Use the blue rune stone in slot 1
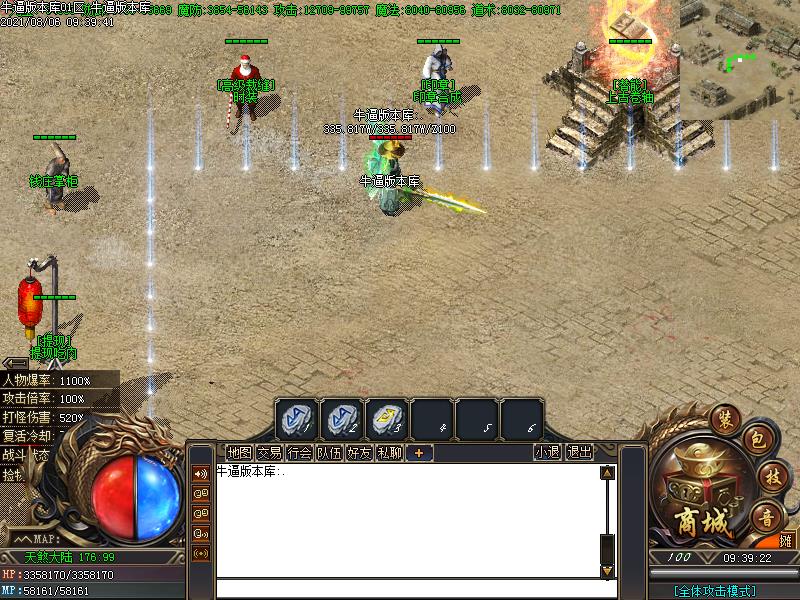Viewport: 800px width, 600px height. (297, 419)
